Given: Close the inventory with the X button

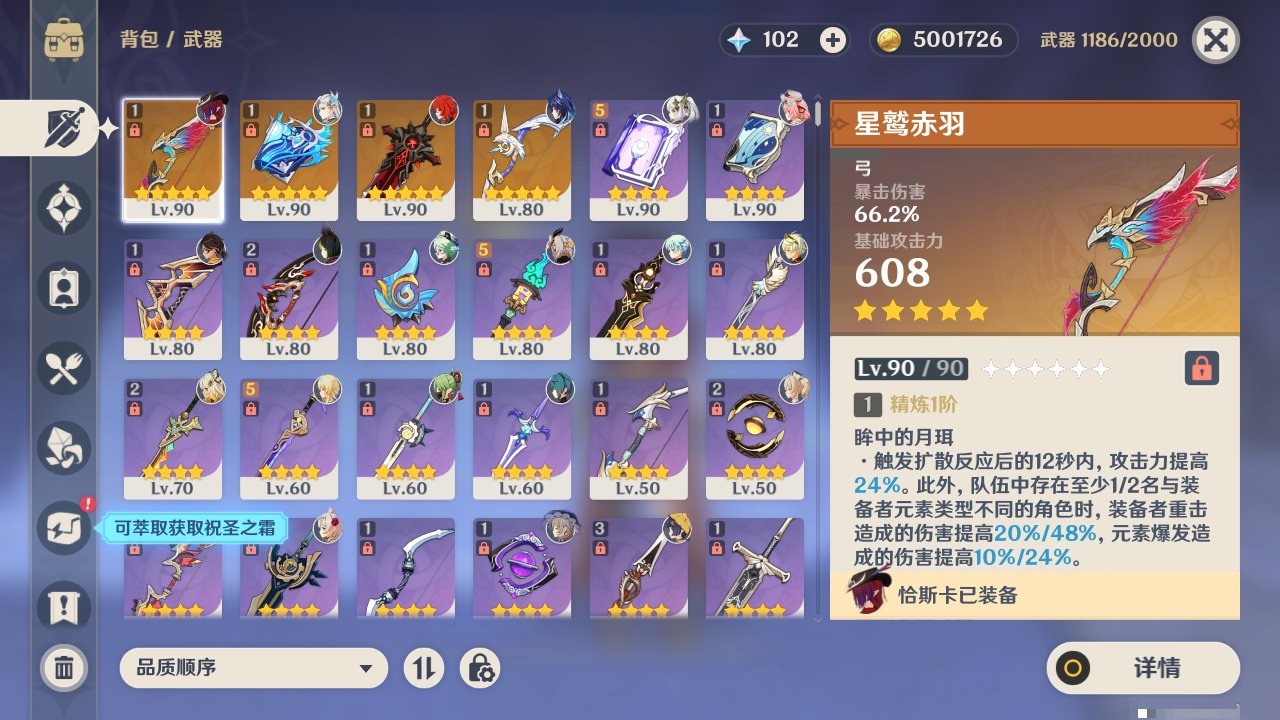Looking at the screenshot, I should click(1215, 40).
